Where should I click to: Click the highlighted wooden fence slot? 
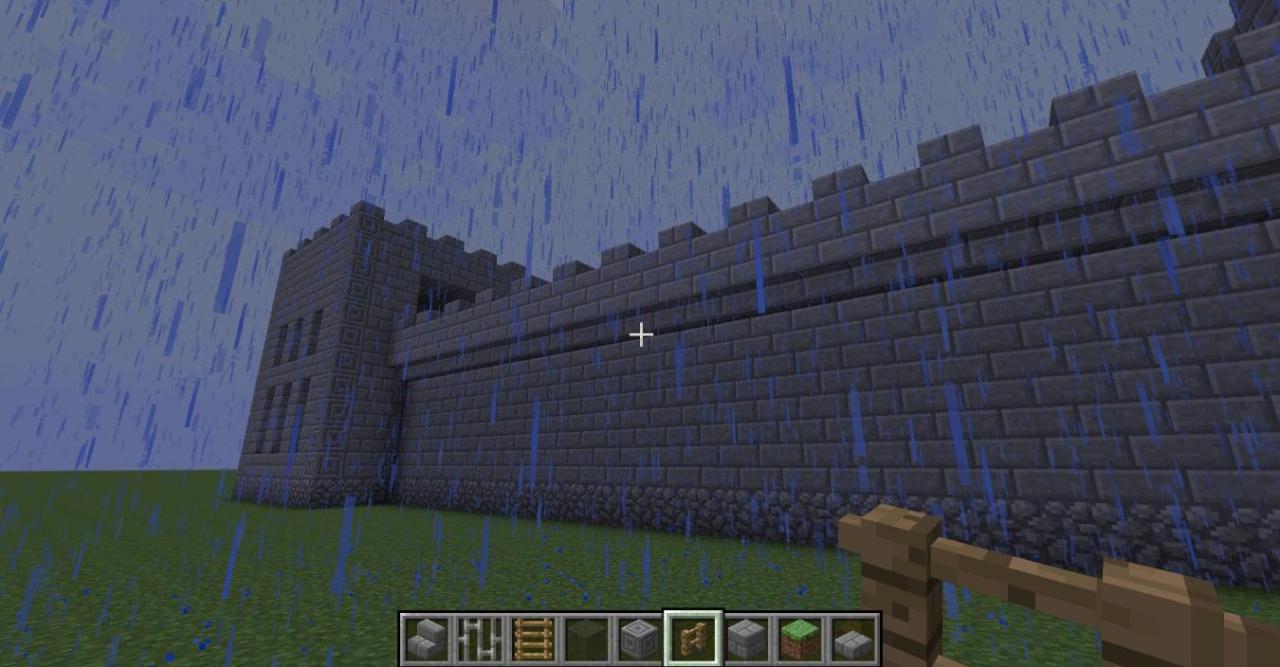[x=693, y=639]
